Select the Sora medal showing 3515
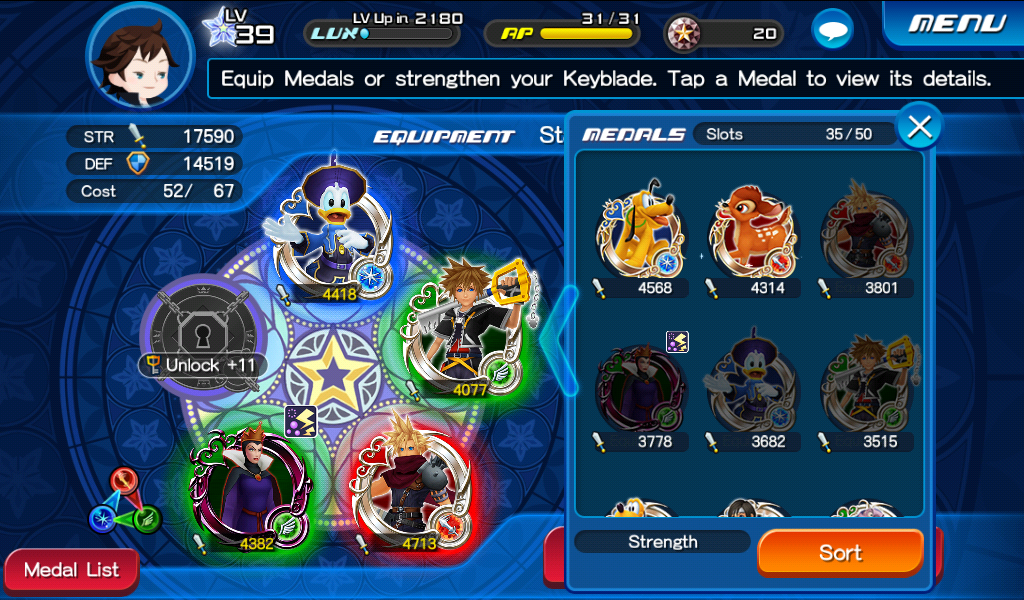This screenshot has width=1024, height=600. click(866, 390)
